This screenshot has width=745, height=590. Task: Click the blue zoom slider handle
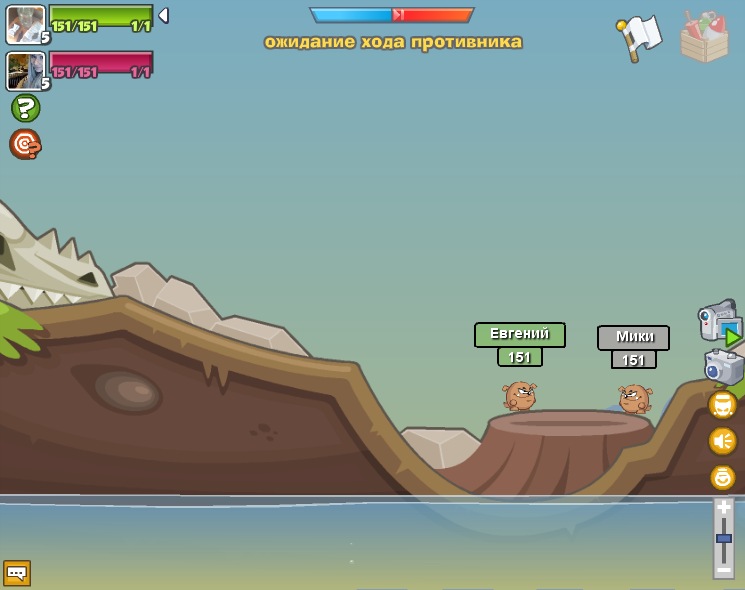click(x=723, y=538)
